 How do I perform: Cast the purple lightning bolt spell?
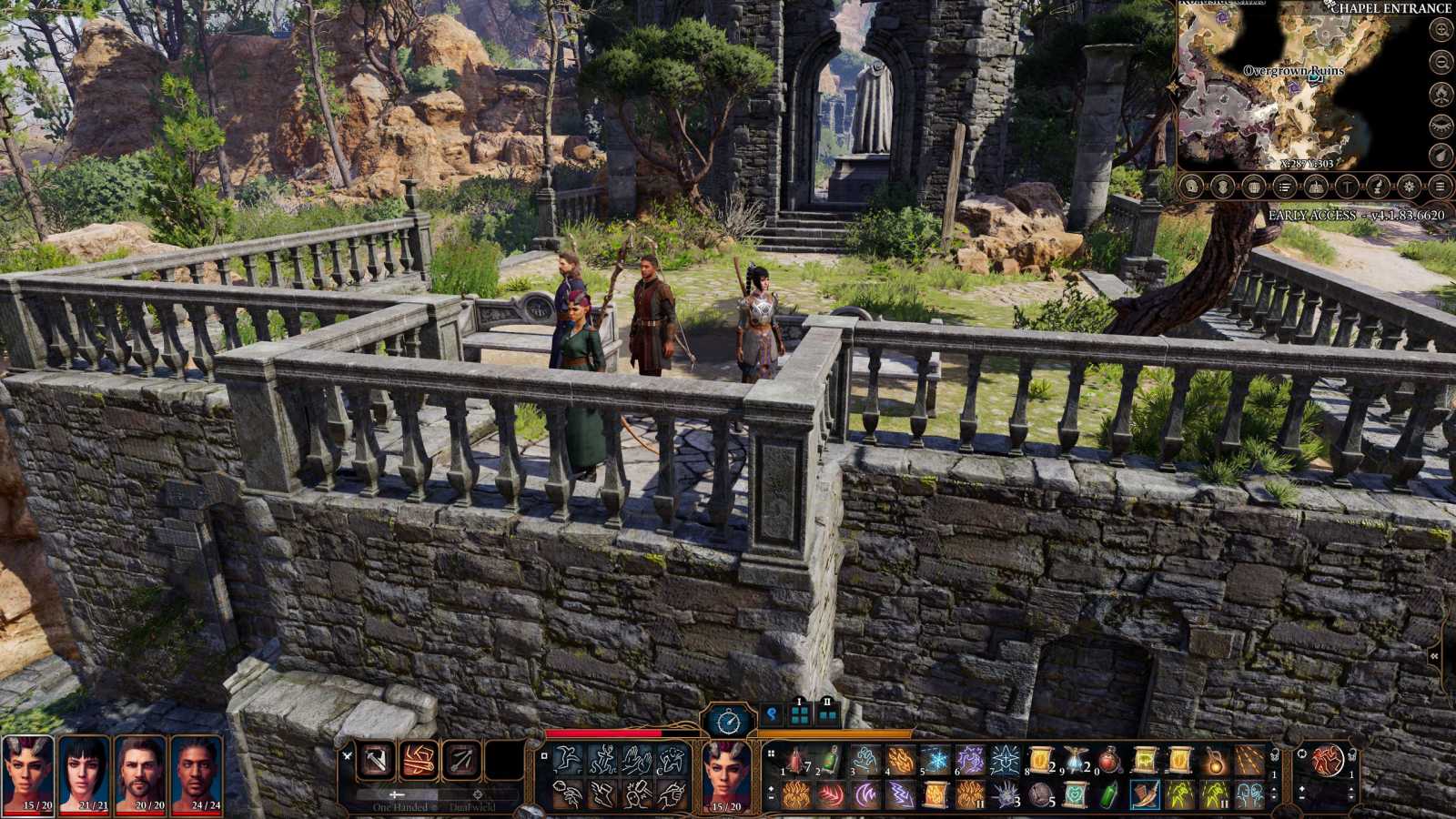click(900, 794)
